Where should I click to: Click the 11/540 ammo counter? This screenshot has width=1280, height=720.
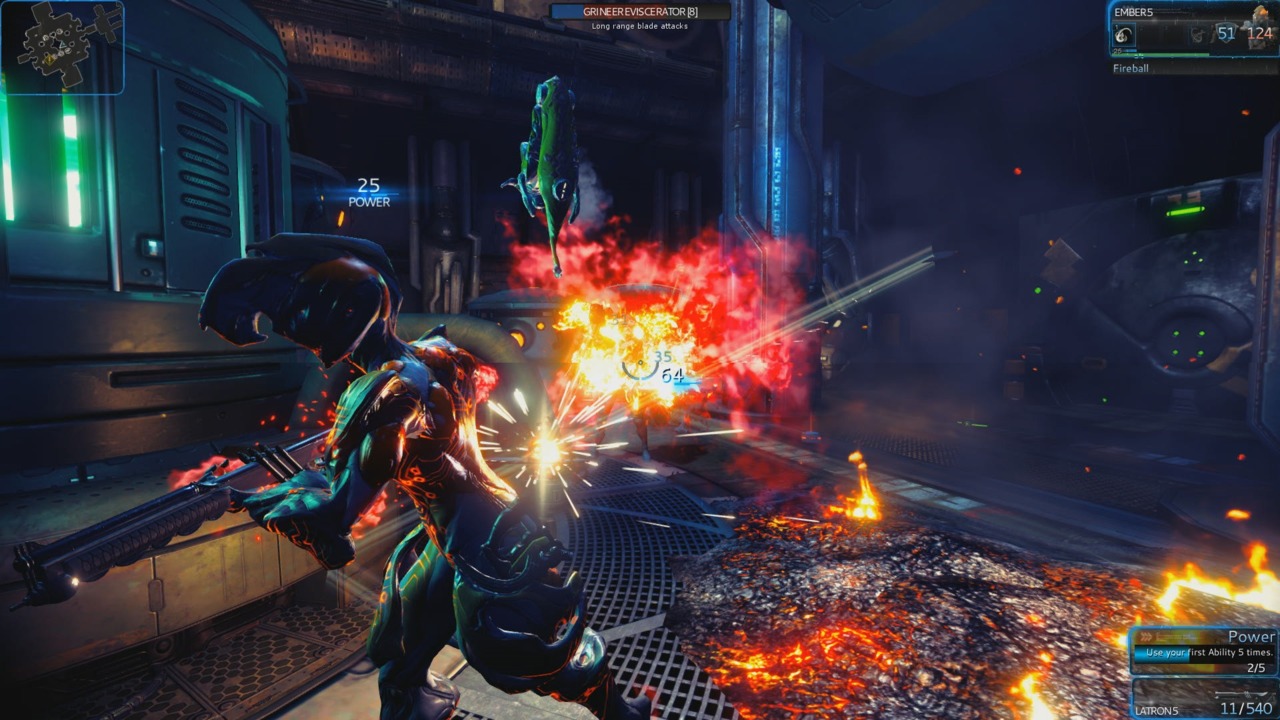coord(1245,707)
